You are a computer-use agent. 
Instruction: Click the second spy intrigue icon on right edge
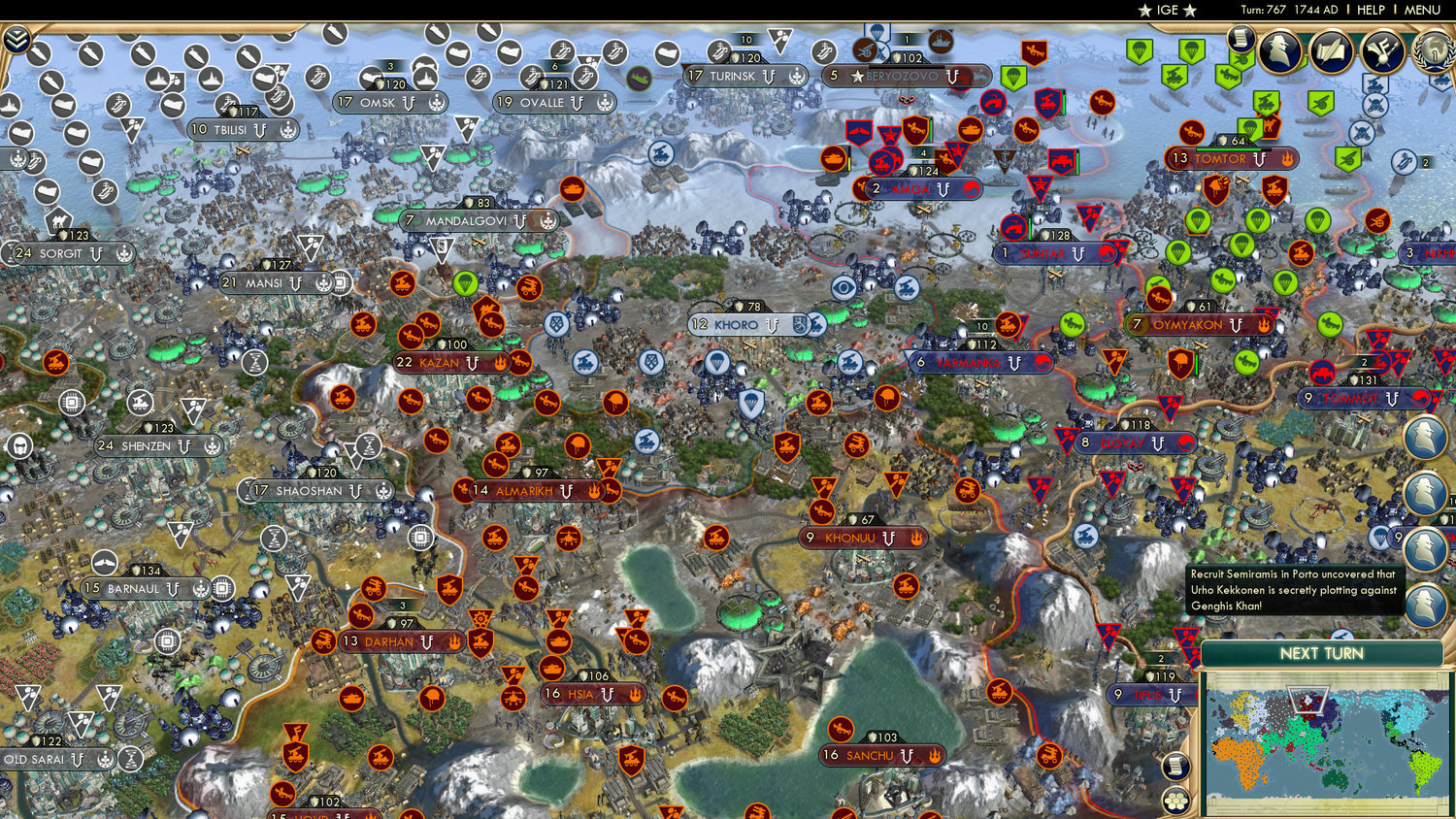click(1425, 493)
